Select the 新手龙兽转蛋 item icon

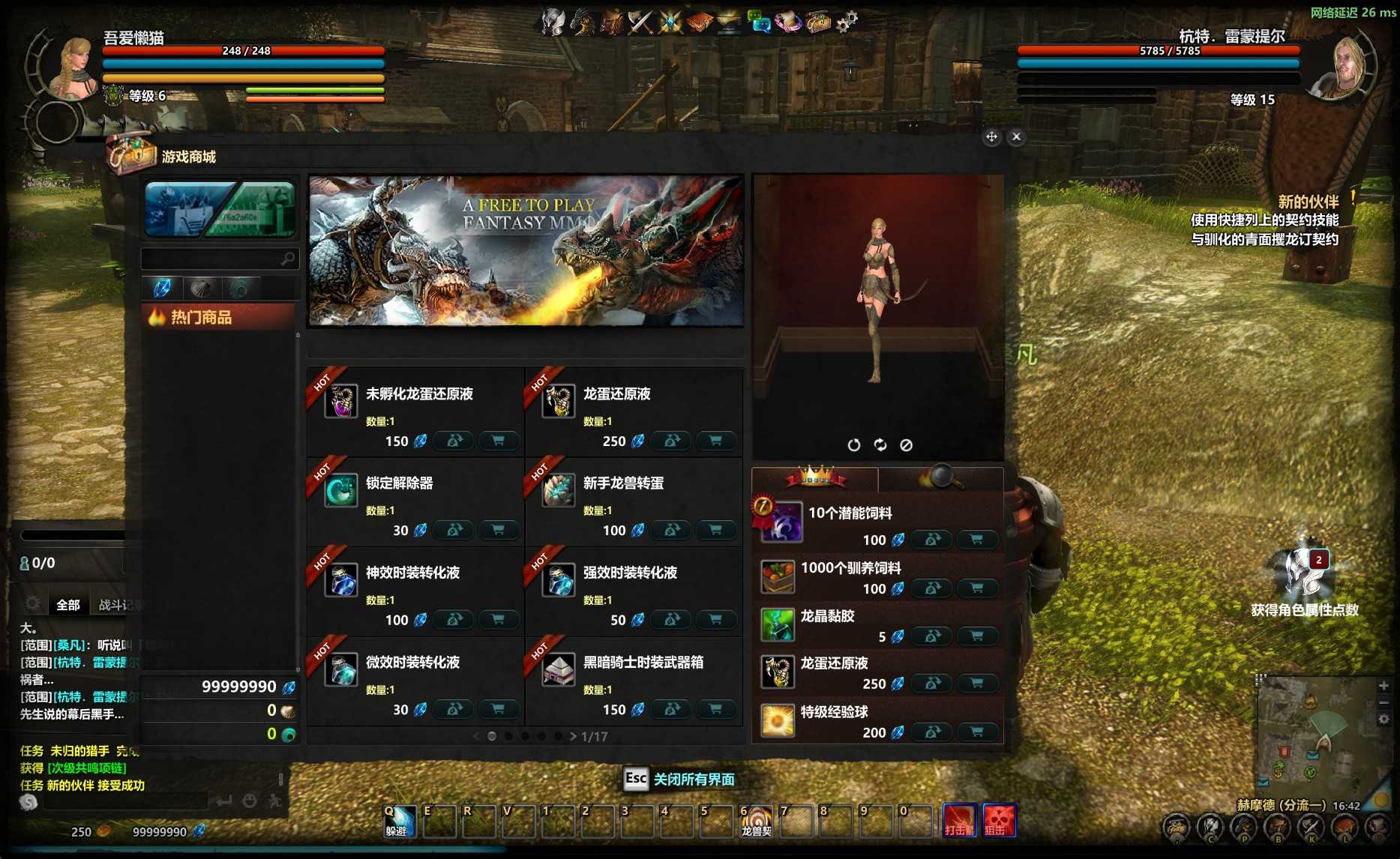(559, 490)
